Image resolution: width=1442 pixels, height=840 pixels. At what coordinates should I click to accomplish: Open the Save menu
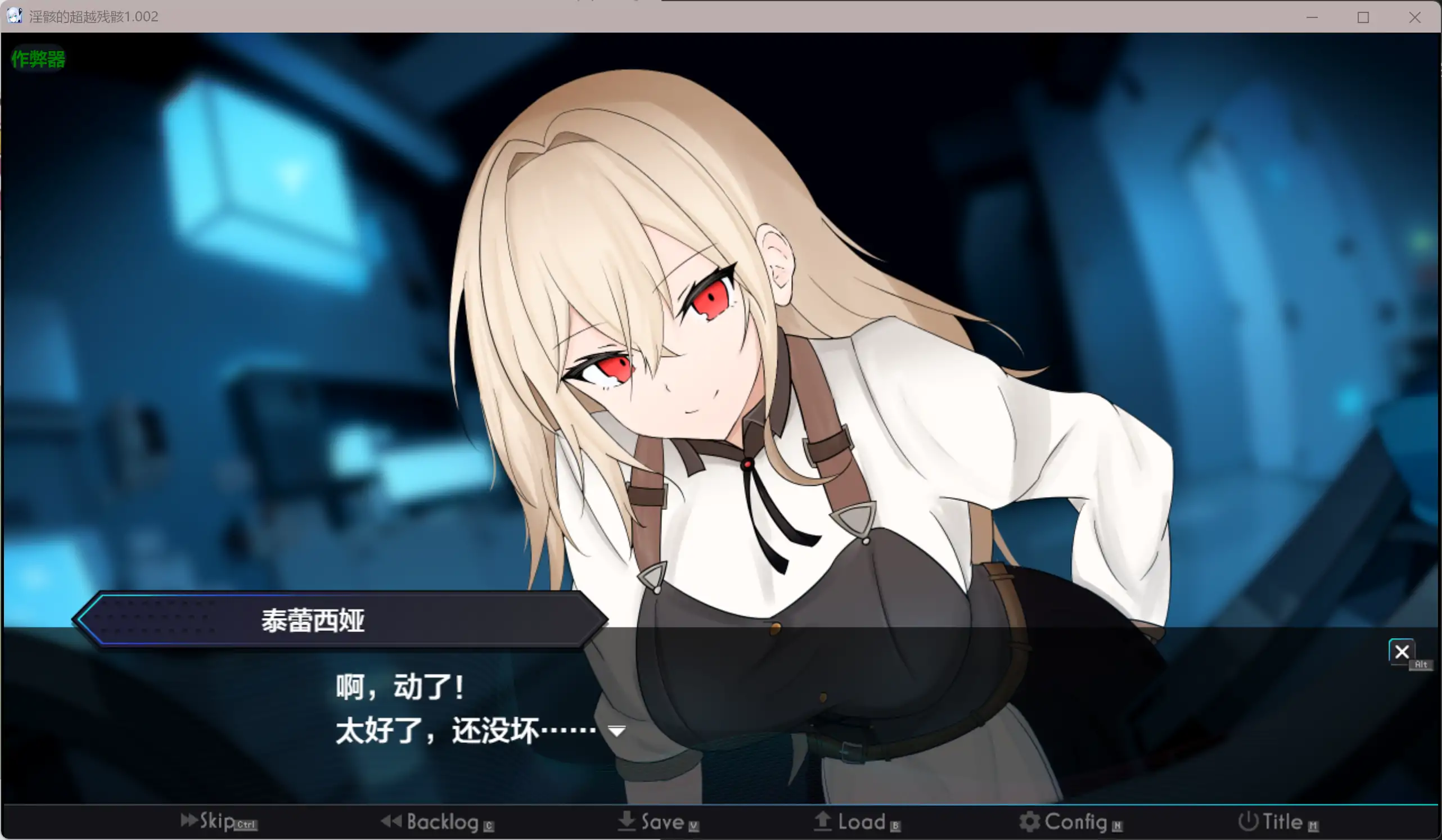[x=658, y=822]
